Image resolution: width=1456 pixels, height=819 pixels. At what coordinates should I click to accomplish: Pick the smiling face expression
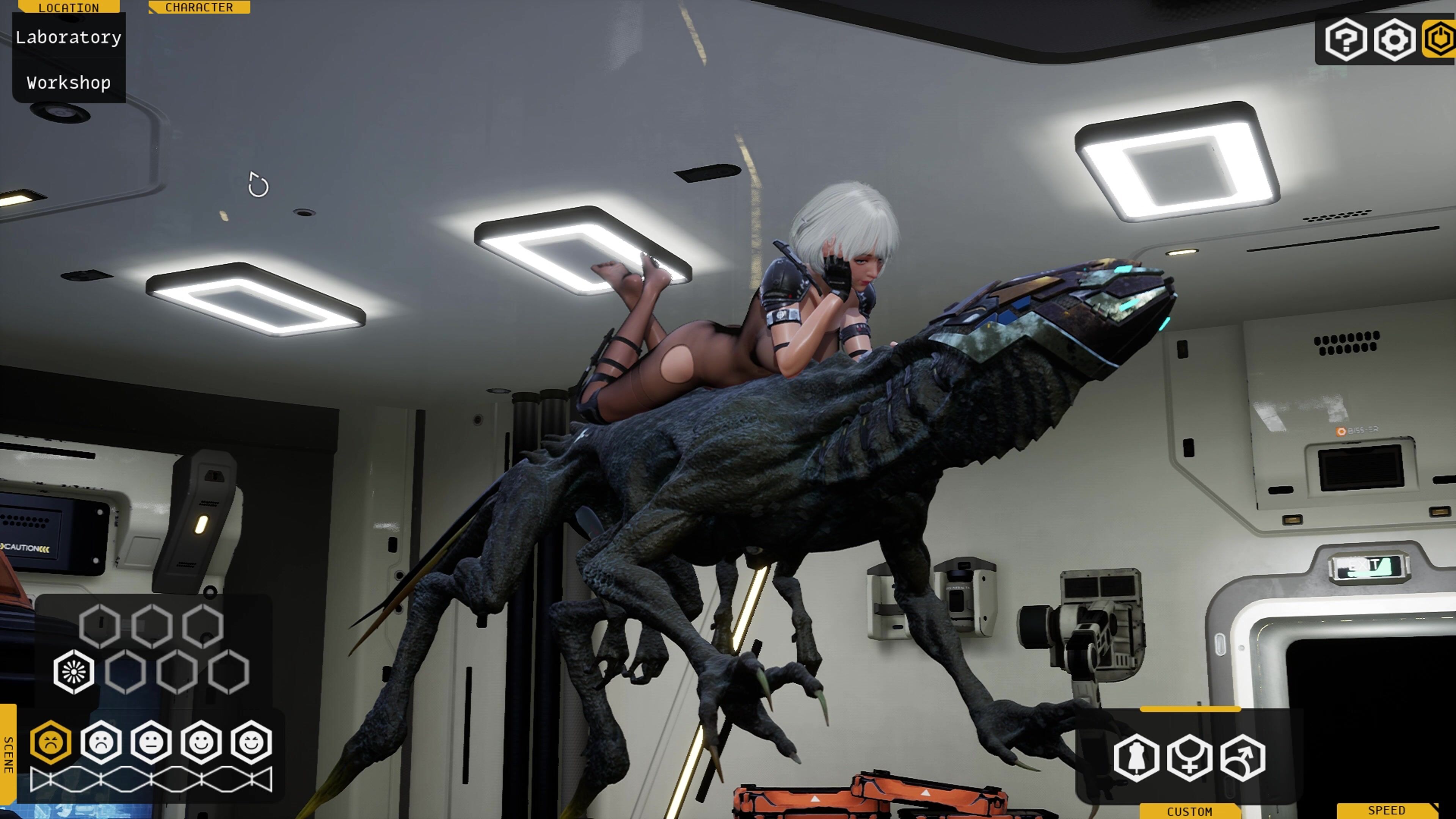coord(201,742)
